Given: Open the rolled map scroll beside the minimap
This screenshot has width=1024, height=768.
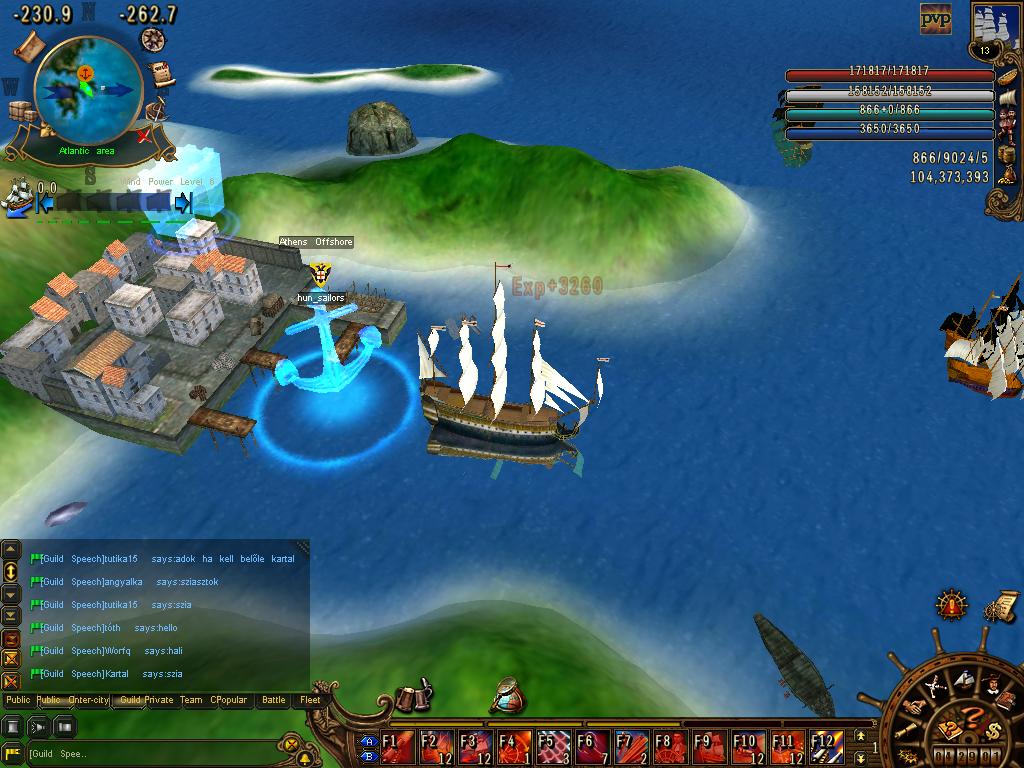Looking at the screenshot, I should coord(27,44).
